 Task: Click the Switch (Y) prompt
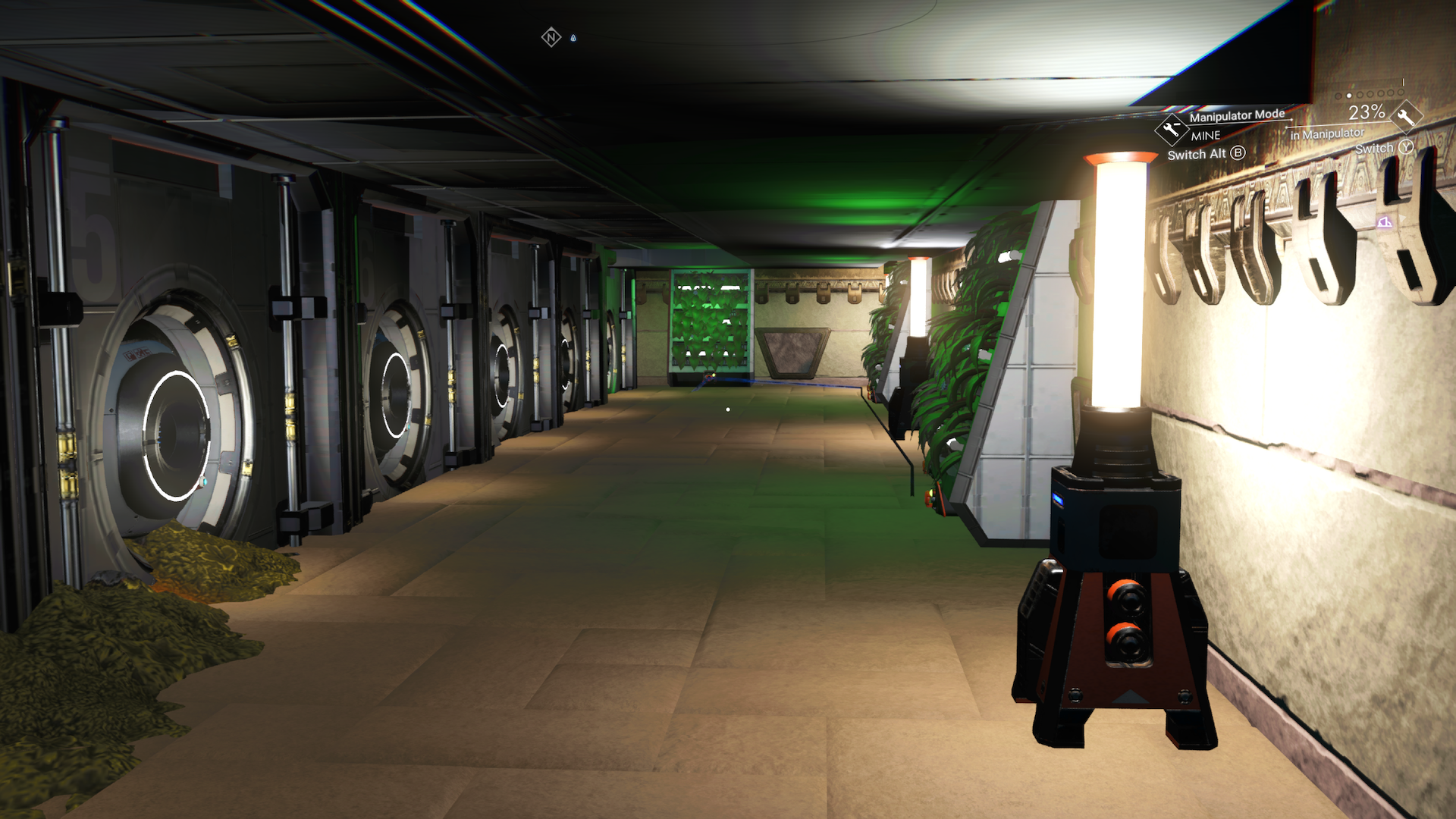[1385, 146]
